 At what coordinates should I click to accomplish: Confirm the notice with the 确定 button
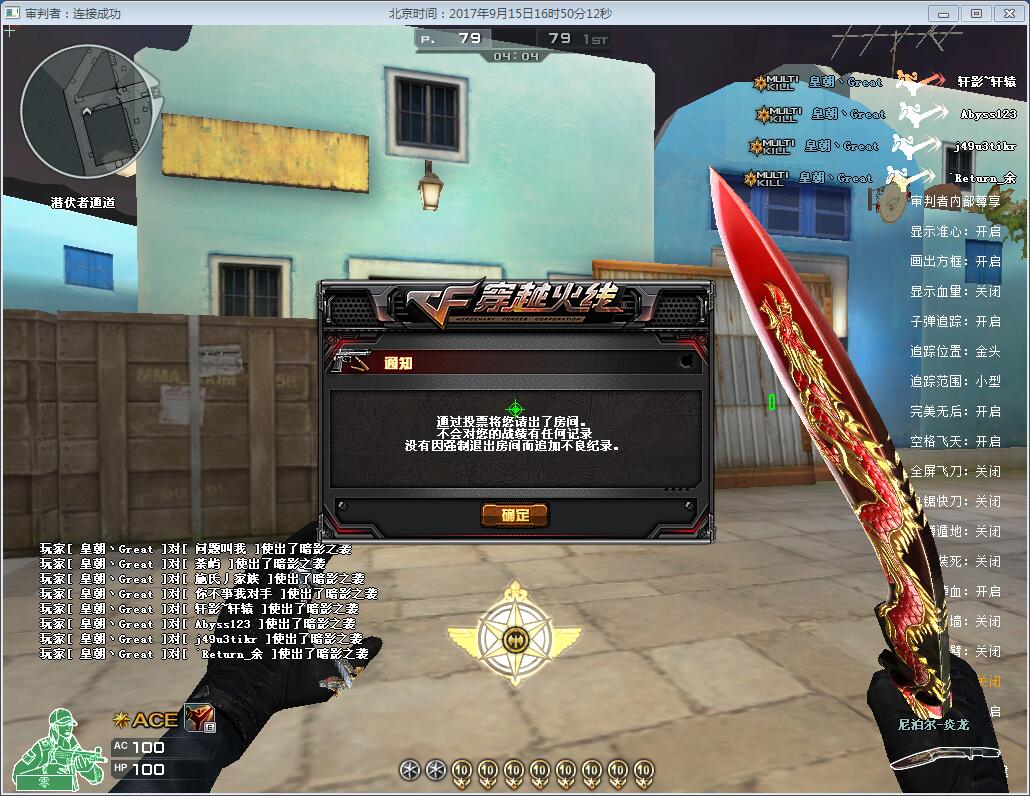515,515
